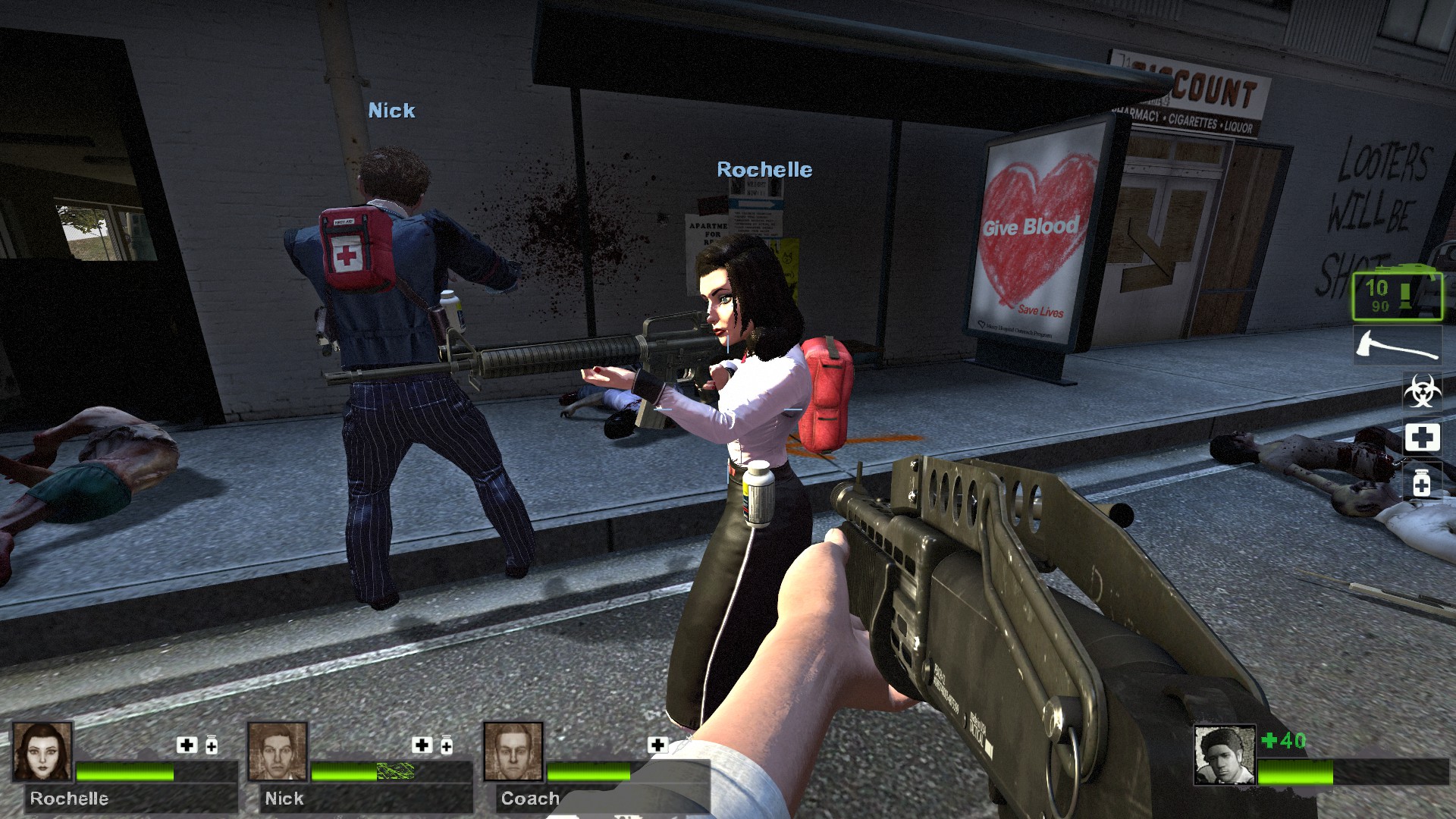Select the first aid kit slot
The height and width of the screenshot is (819, 1456).
point(1421,438)
